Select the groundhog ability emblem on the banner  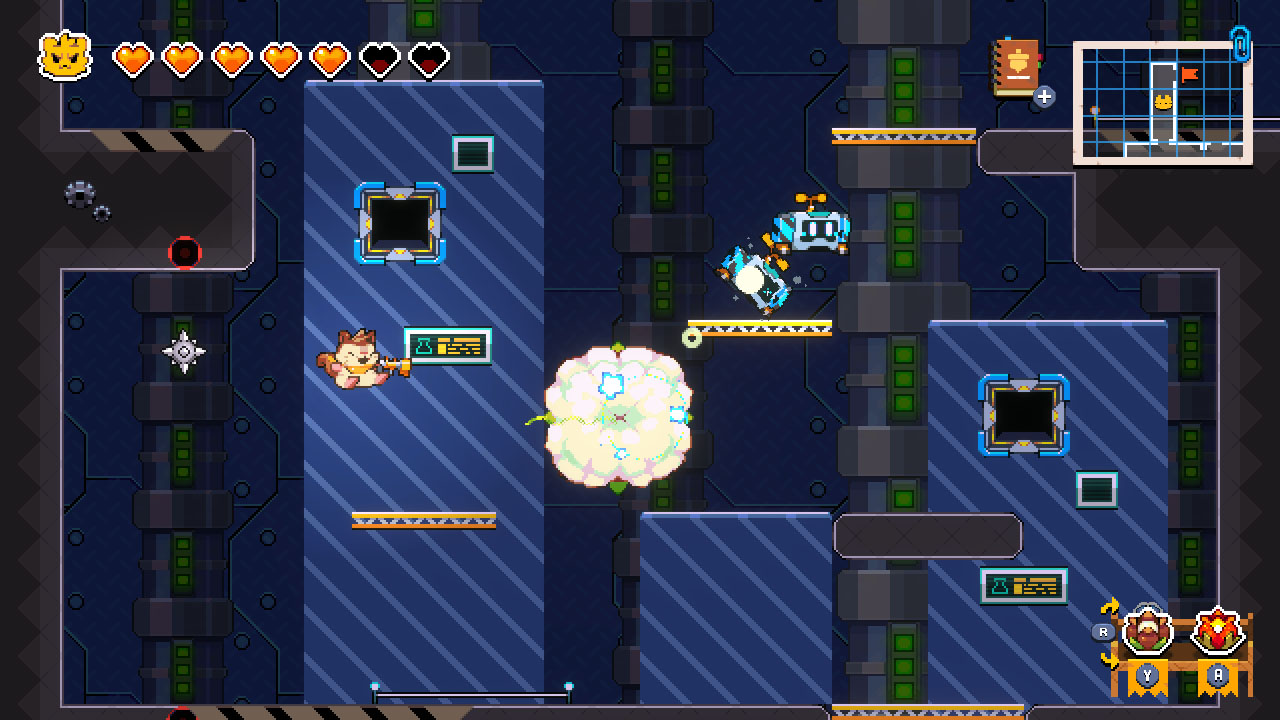click(x=1147, y=630)
